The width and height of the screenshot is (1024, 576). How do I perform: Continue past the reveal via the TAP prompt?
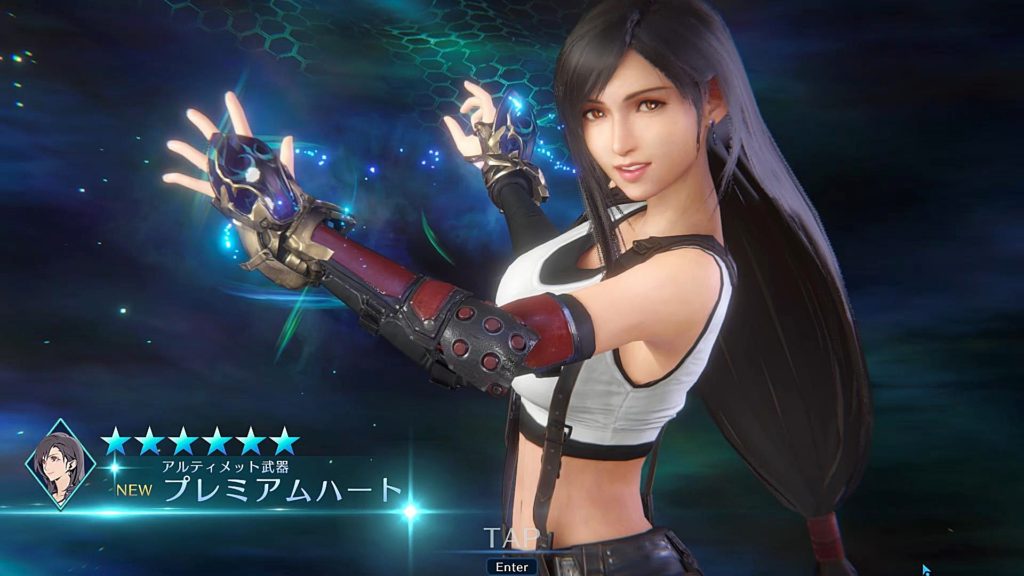(512, 538)
